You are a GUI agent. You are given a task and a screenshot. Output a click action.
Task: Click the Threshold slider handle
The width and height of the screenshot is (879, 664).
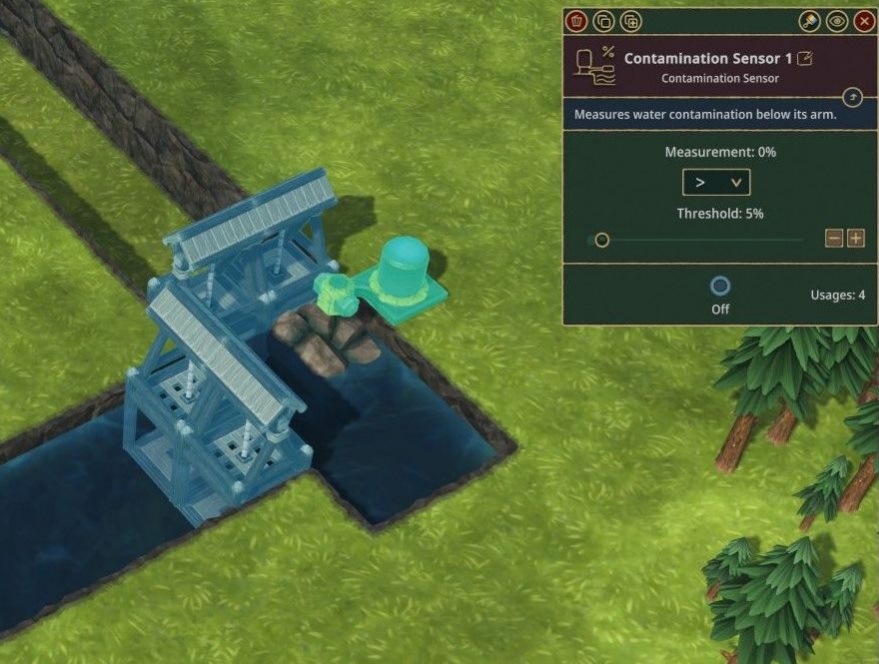pos(602,239)
